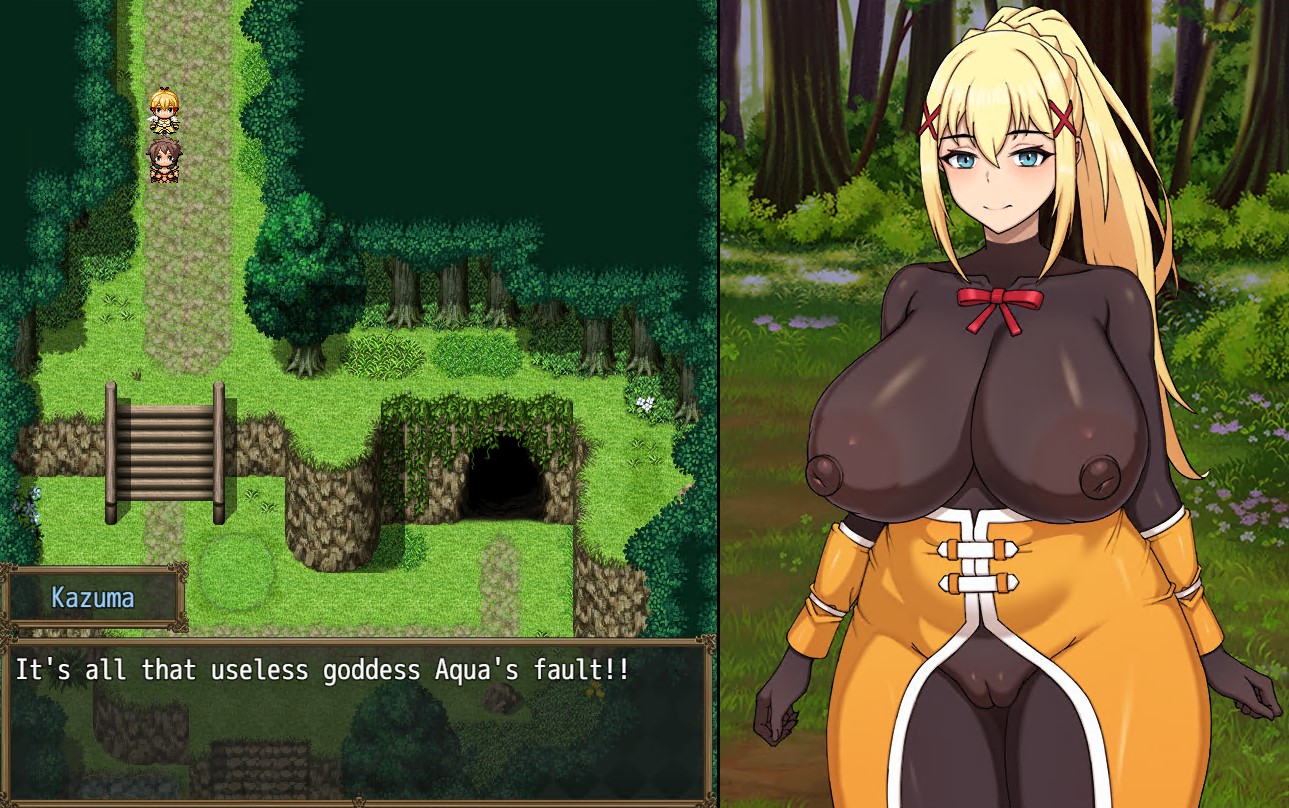Click the Kazuma name box
The image size is (1289, 808).
pyautogui.click(x=95, y=598)
